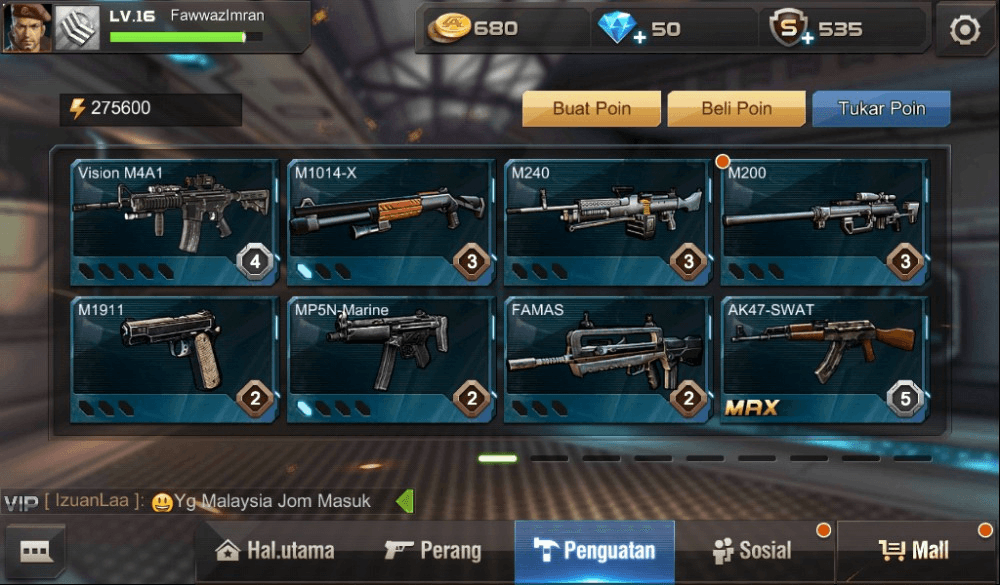Pick the M240 machine gun card
1000x585 pixels.
click(608, 222)
